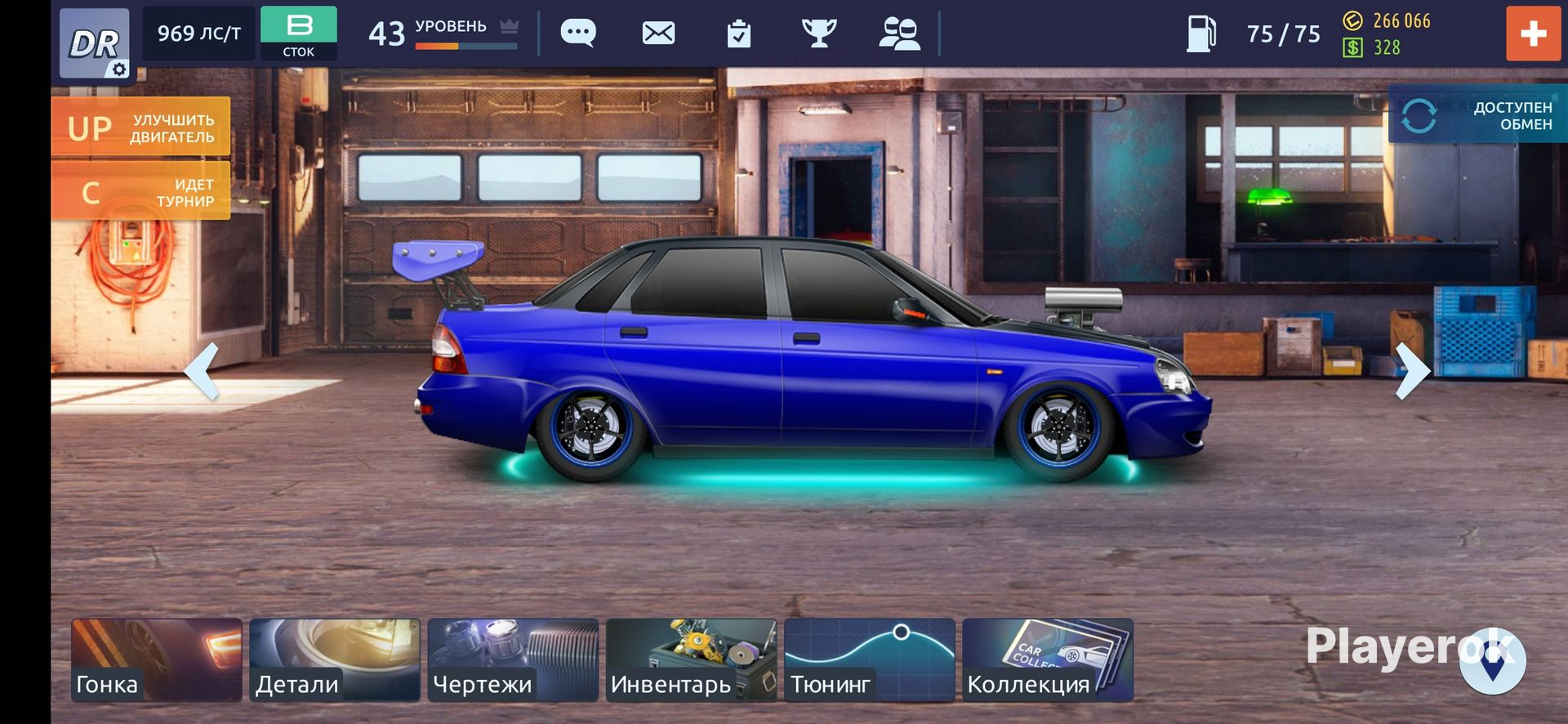Go to the Тюнинг tuning menu
This screenshot has height=724, width=1568.
point(869,660)
